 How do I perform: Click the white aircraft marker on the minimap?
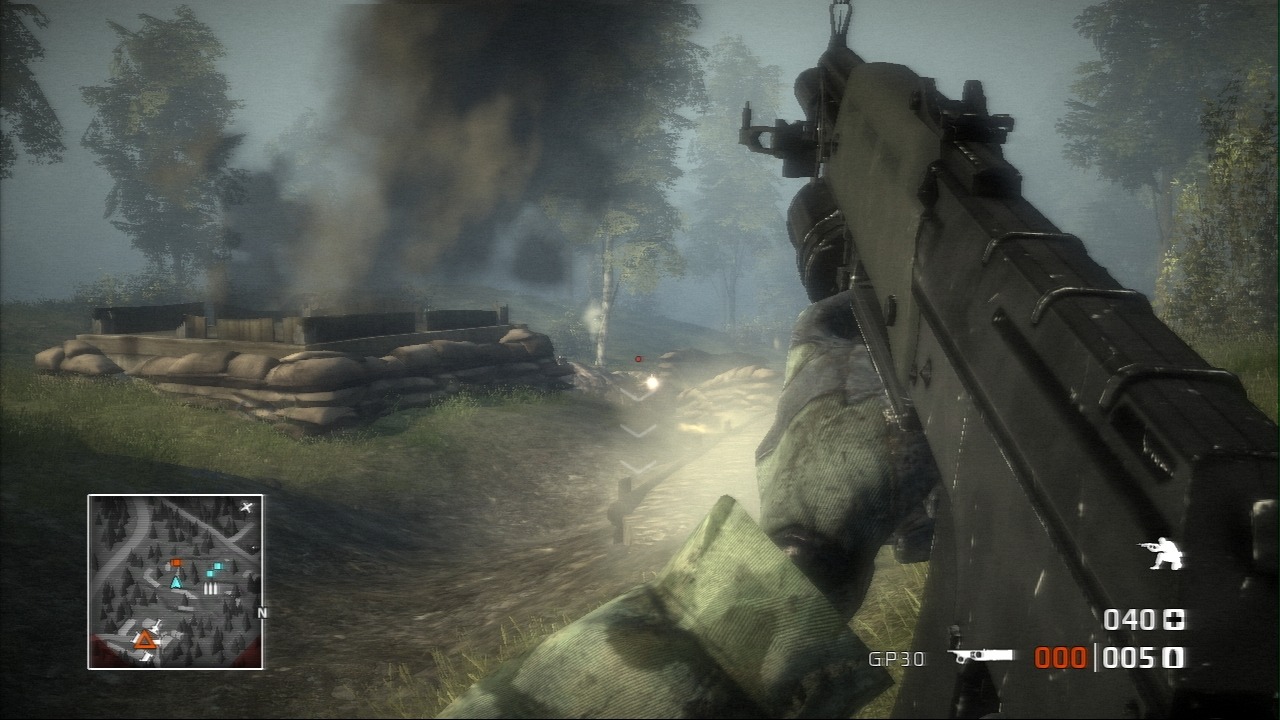pos(247,508)
